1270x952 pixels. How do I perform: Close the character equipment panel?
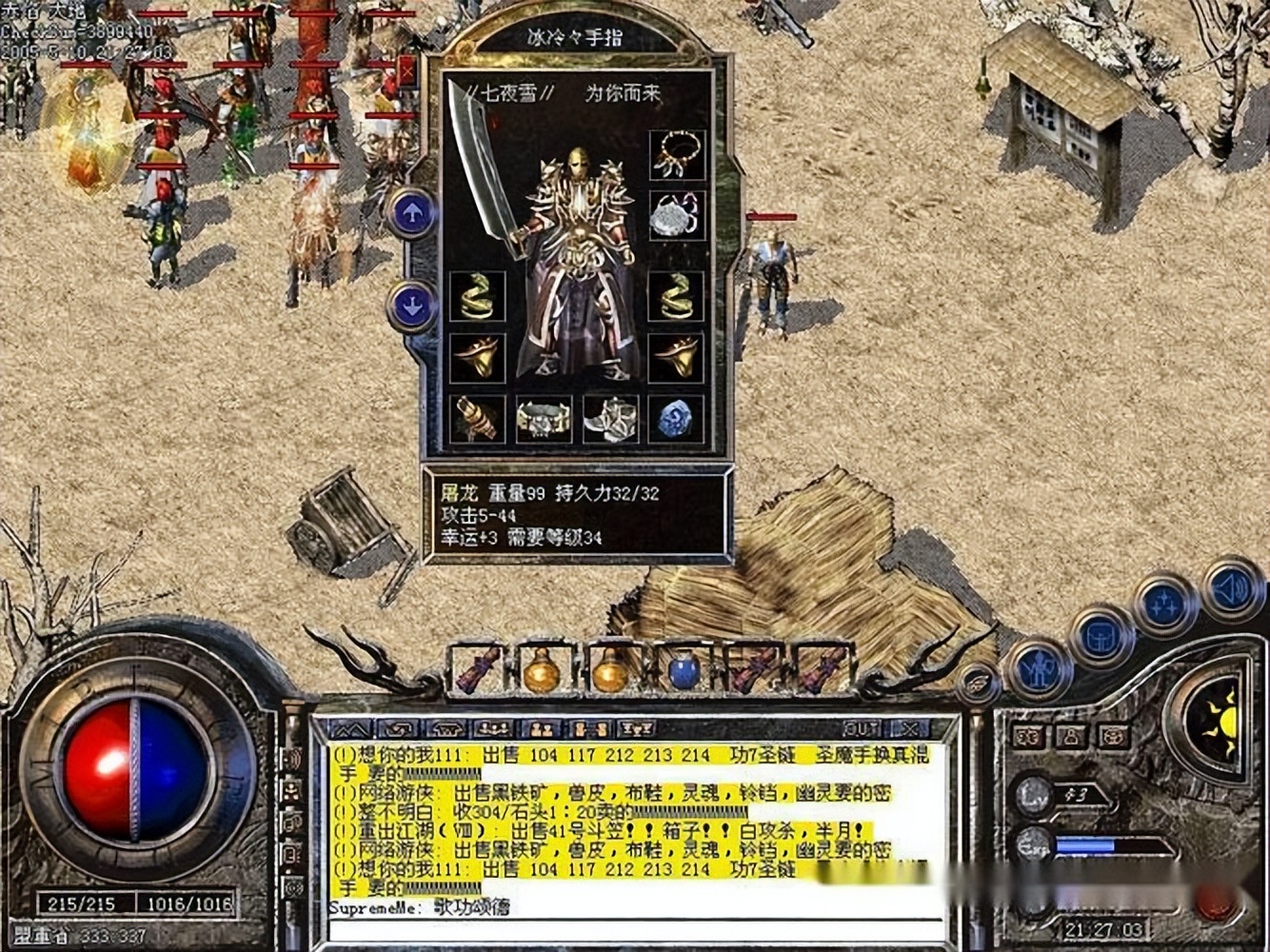pos(407,71)
